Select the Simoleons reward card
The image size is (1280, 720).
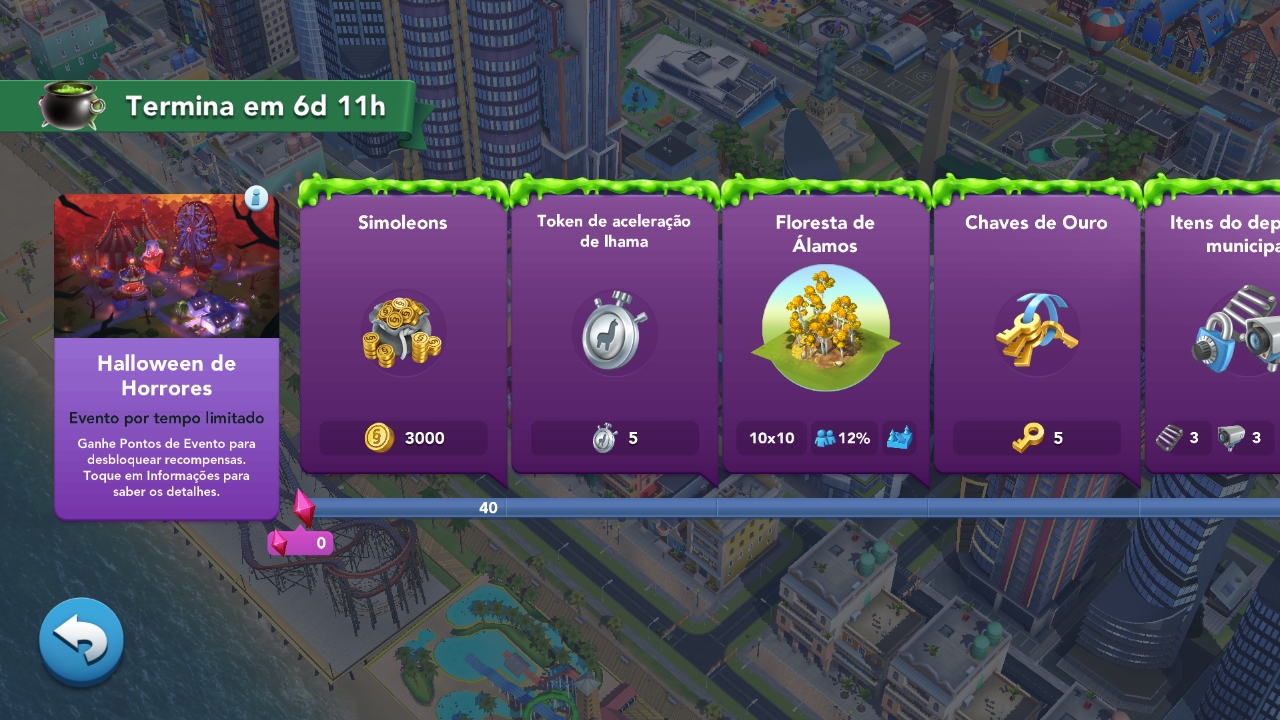coord(403,330)
